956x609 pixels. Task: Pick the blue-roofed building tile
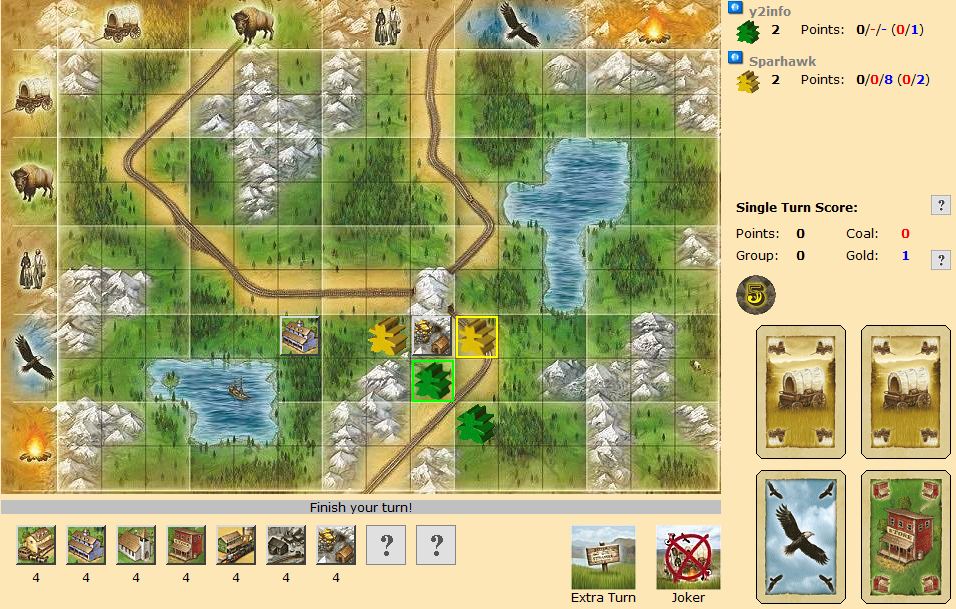pyautogui.click(x=86, y=545)
